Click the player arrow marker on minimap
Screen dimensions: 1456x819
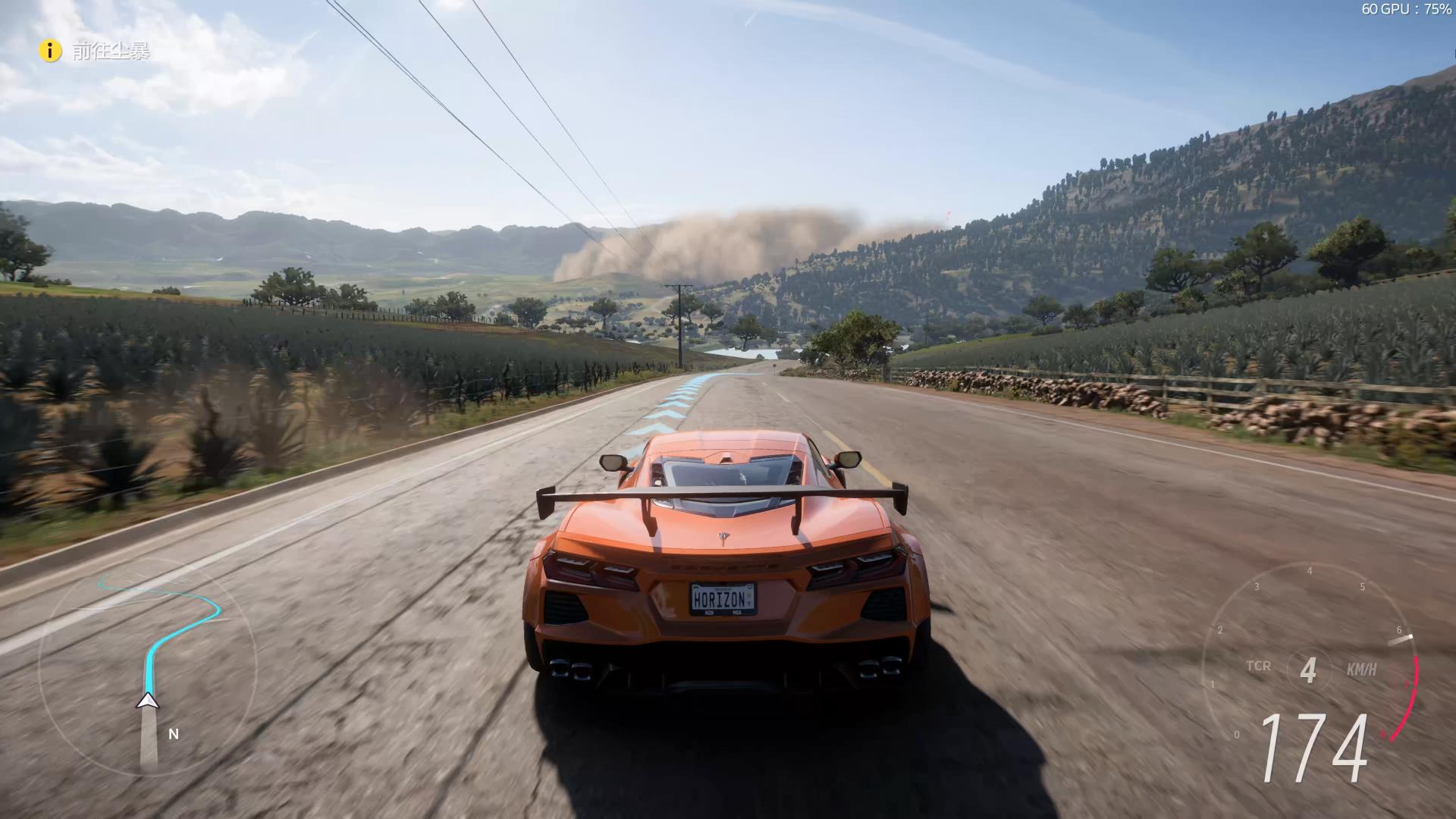pos(148,701)
